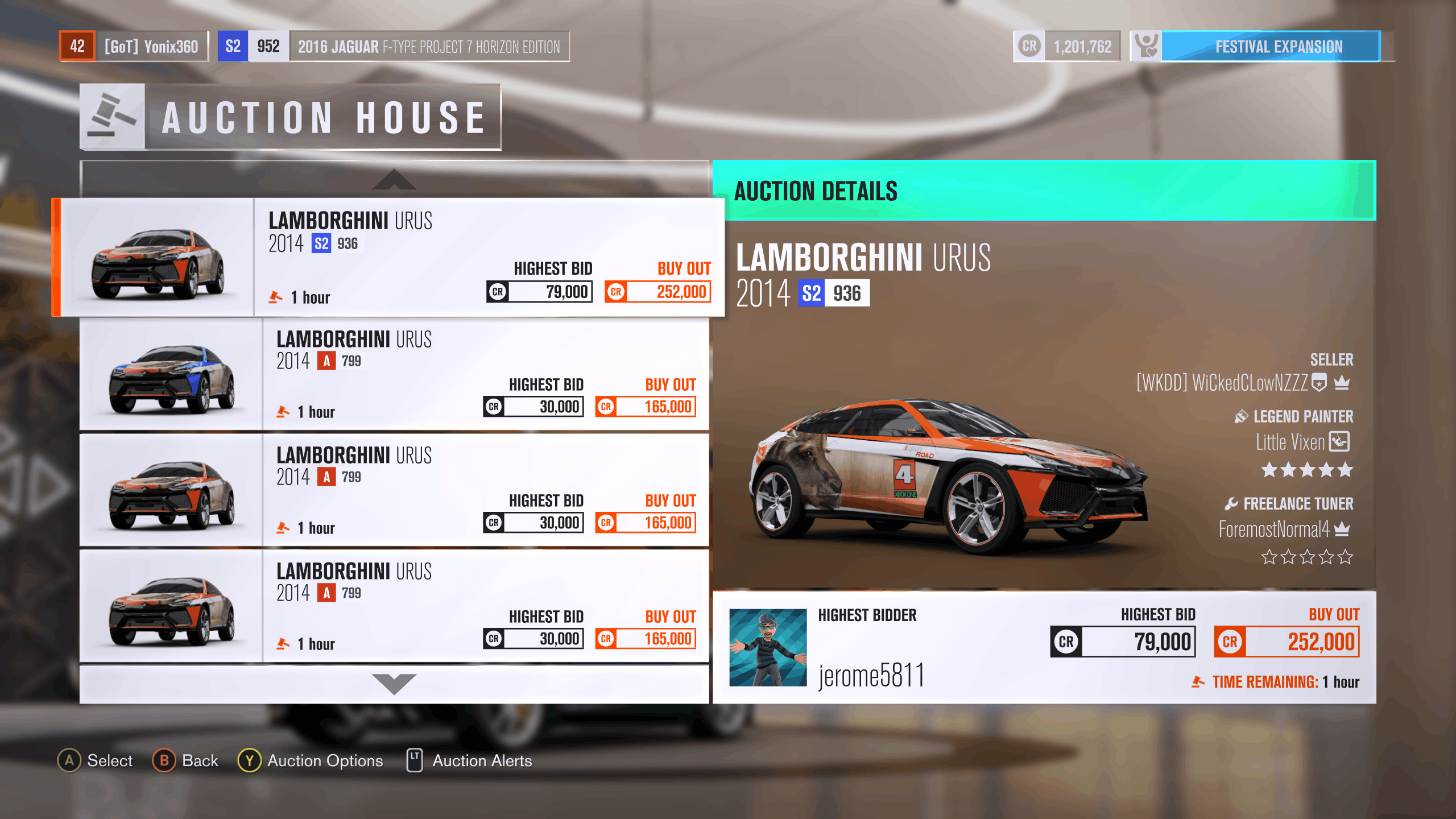Click the down arrow below the auction list
Screen dimensions: 1456x819
(394, 683)
